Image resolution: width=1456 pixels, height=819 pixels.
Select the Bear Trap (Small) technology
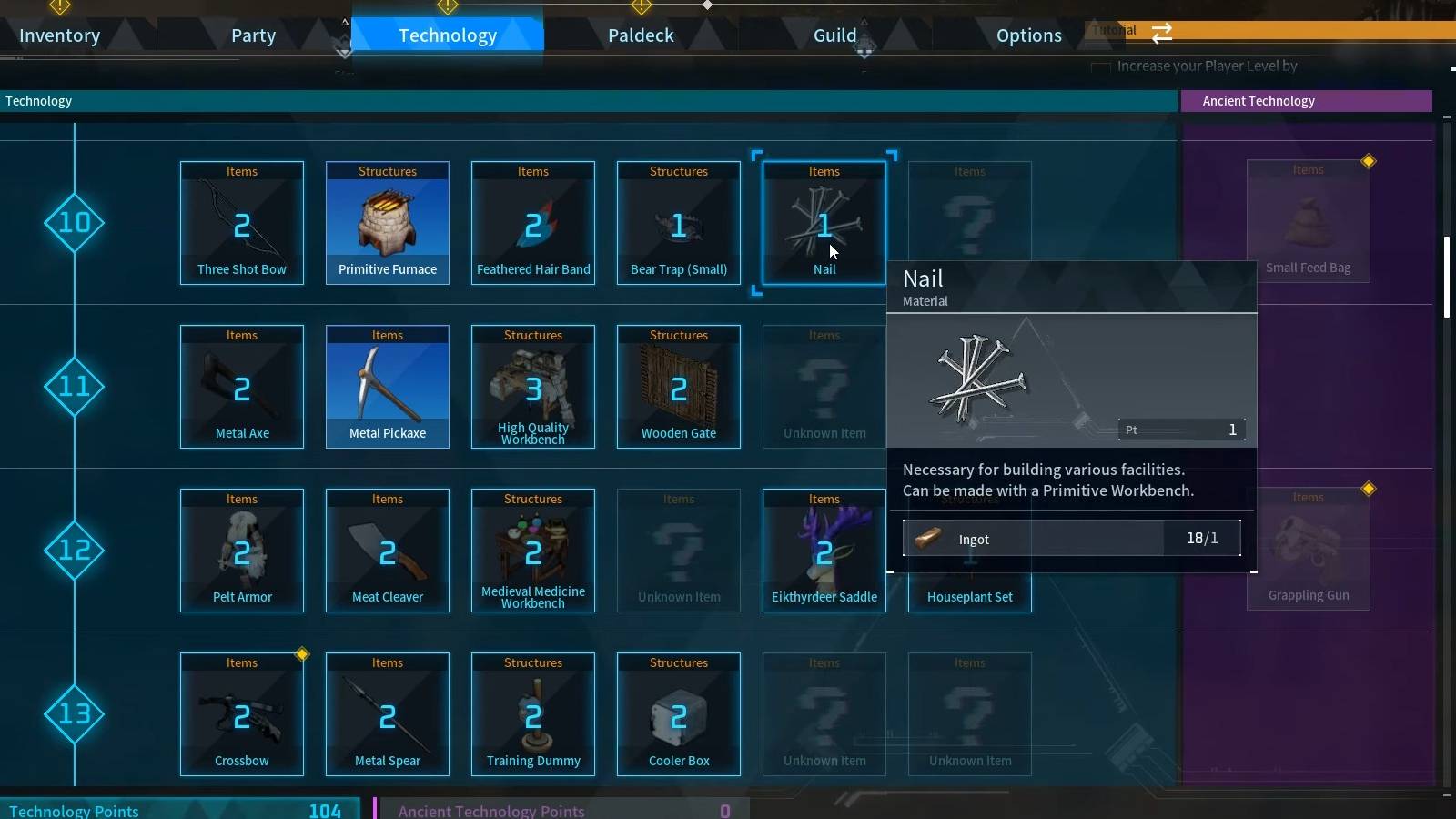[678, 223]
